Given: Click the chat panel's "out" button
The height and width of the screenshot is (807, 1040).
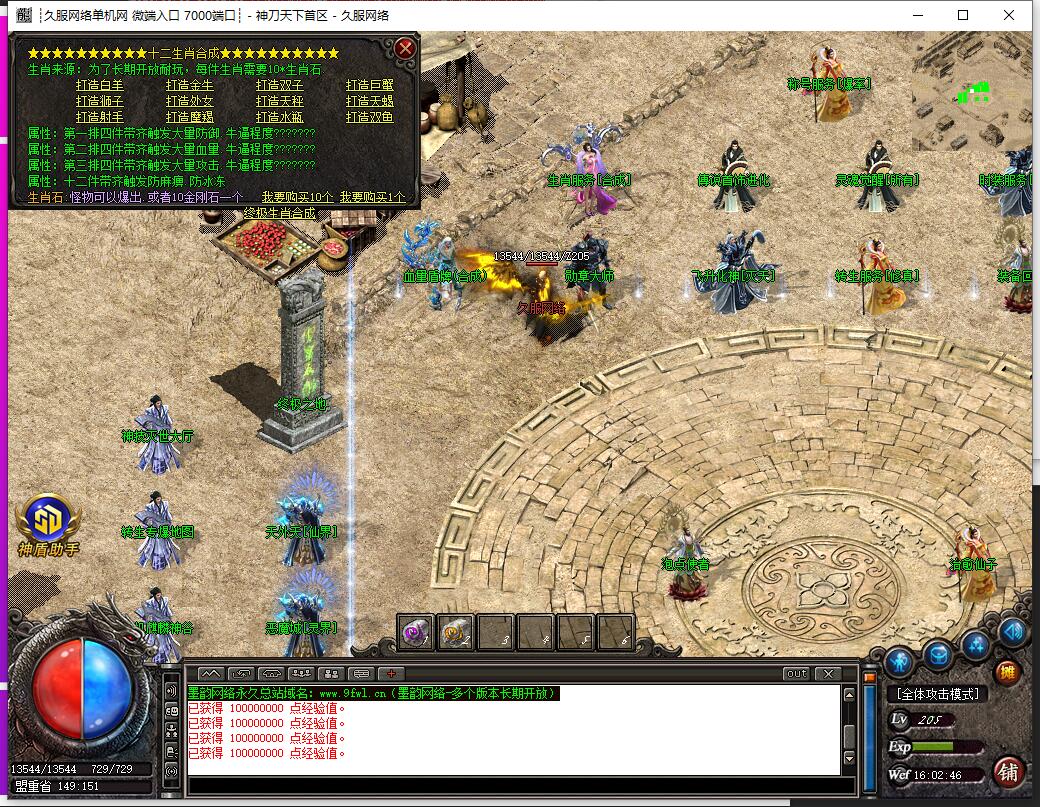Looking at the screenshot, I should pyautogui.click(x=796, y=674).
